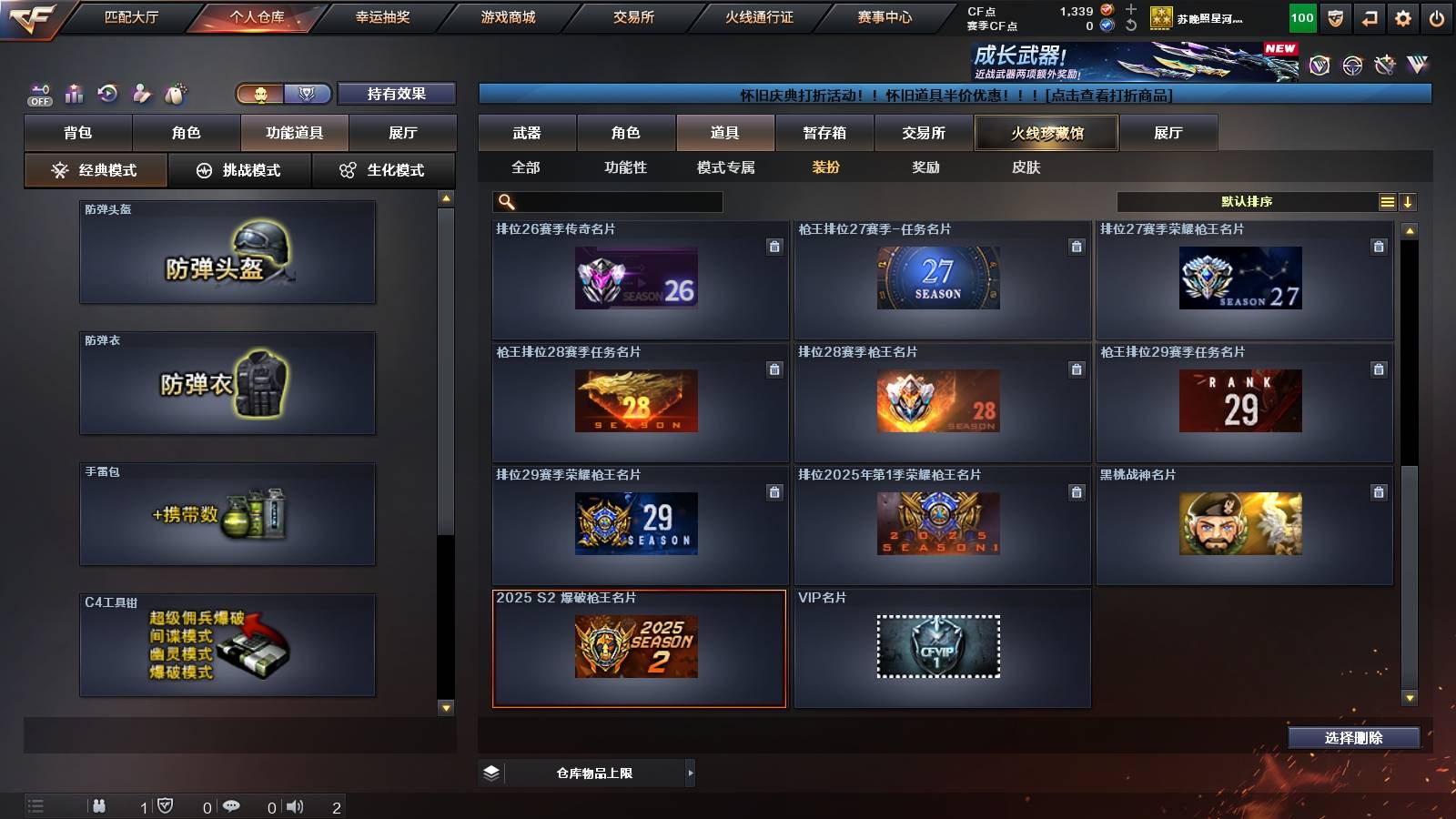
Task: Click the power exit icon in top corner
Action: [1438, 16]
